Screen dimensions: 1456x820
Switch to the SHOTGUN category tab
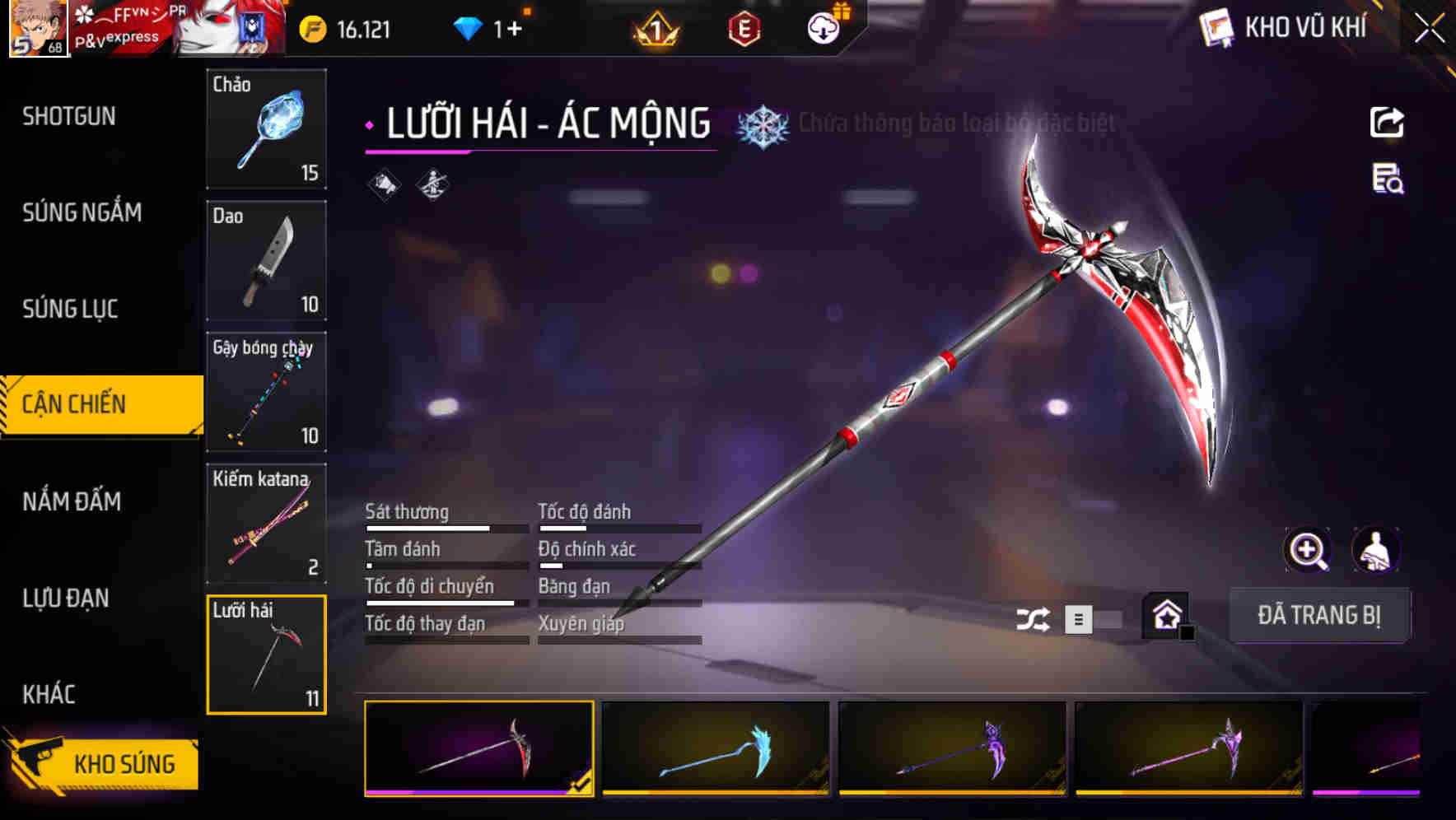(68, 116)
